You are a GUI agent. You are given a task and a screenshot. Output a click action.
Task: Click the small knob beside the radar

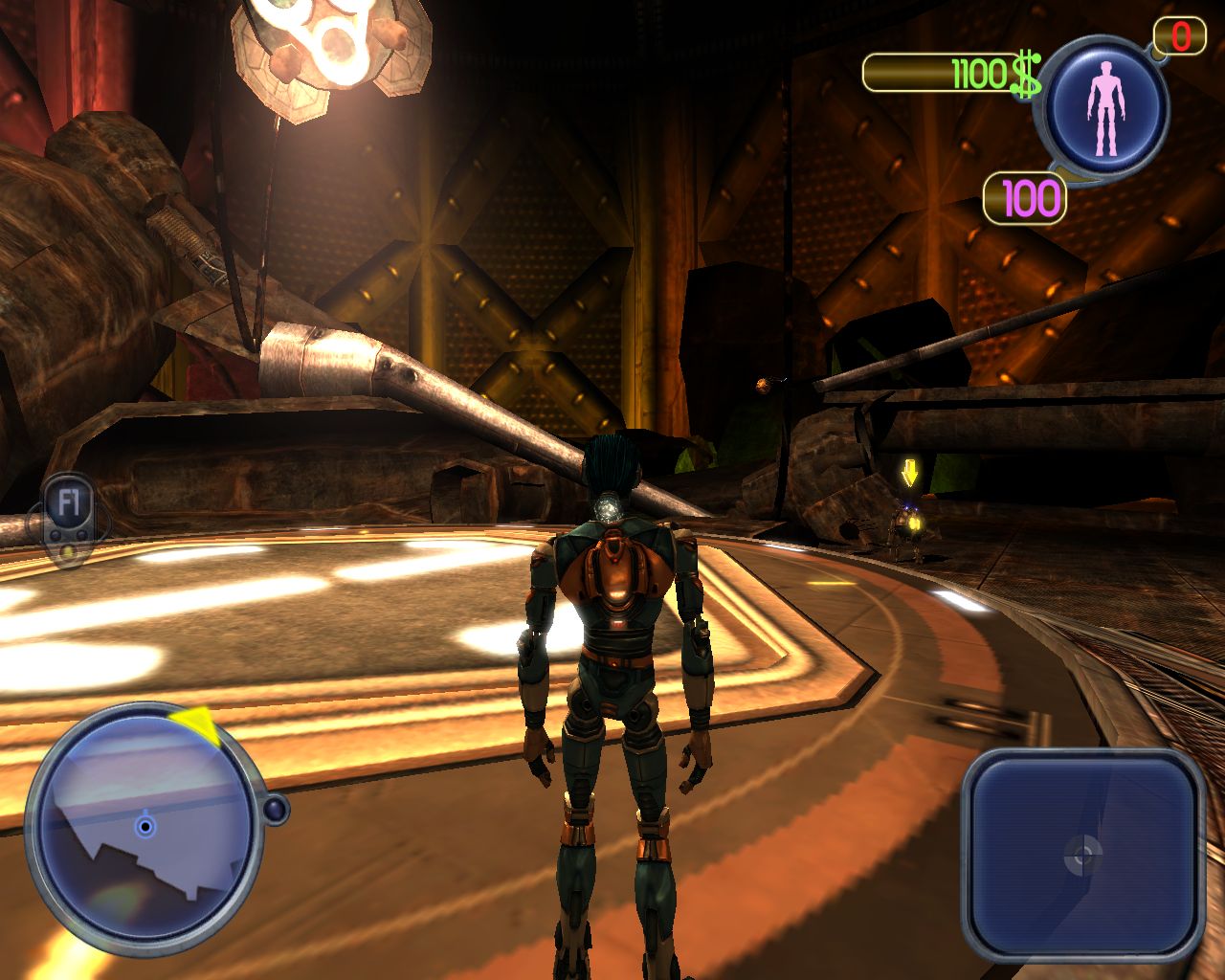276,811
